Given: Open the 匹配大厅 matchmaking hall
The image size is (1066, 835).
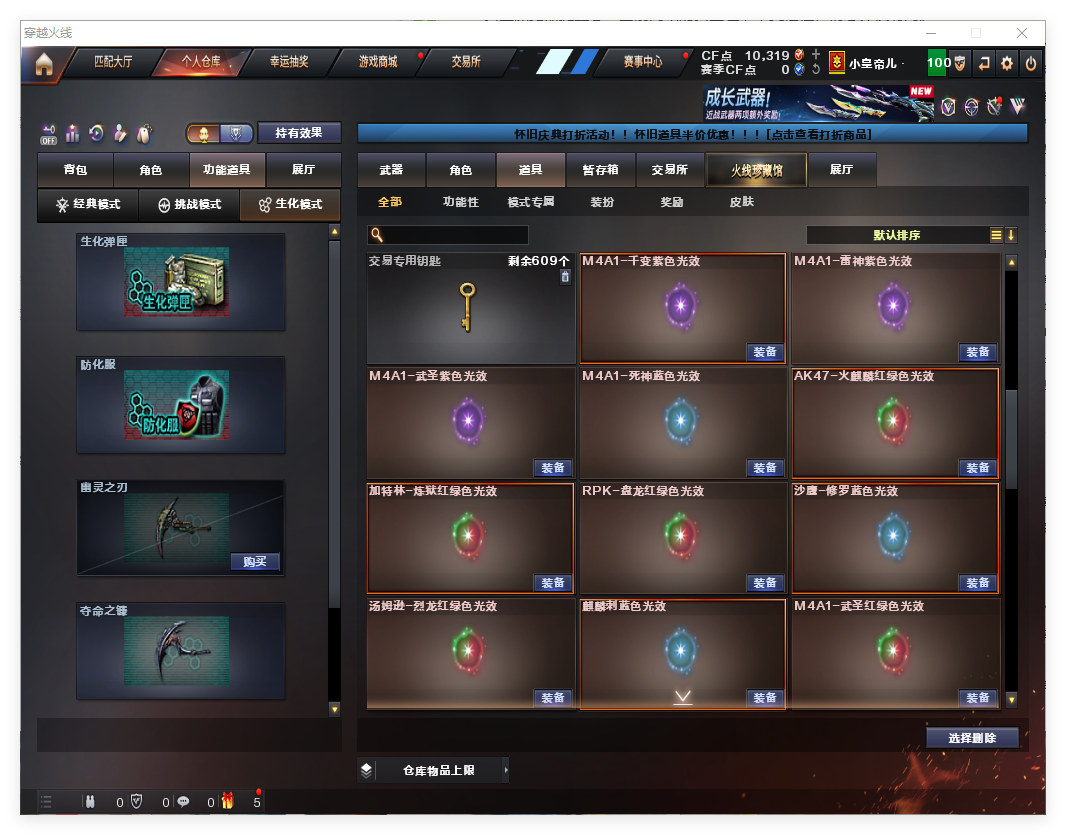Looking at the screenshot, I should coord(113,62).
